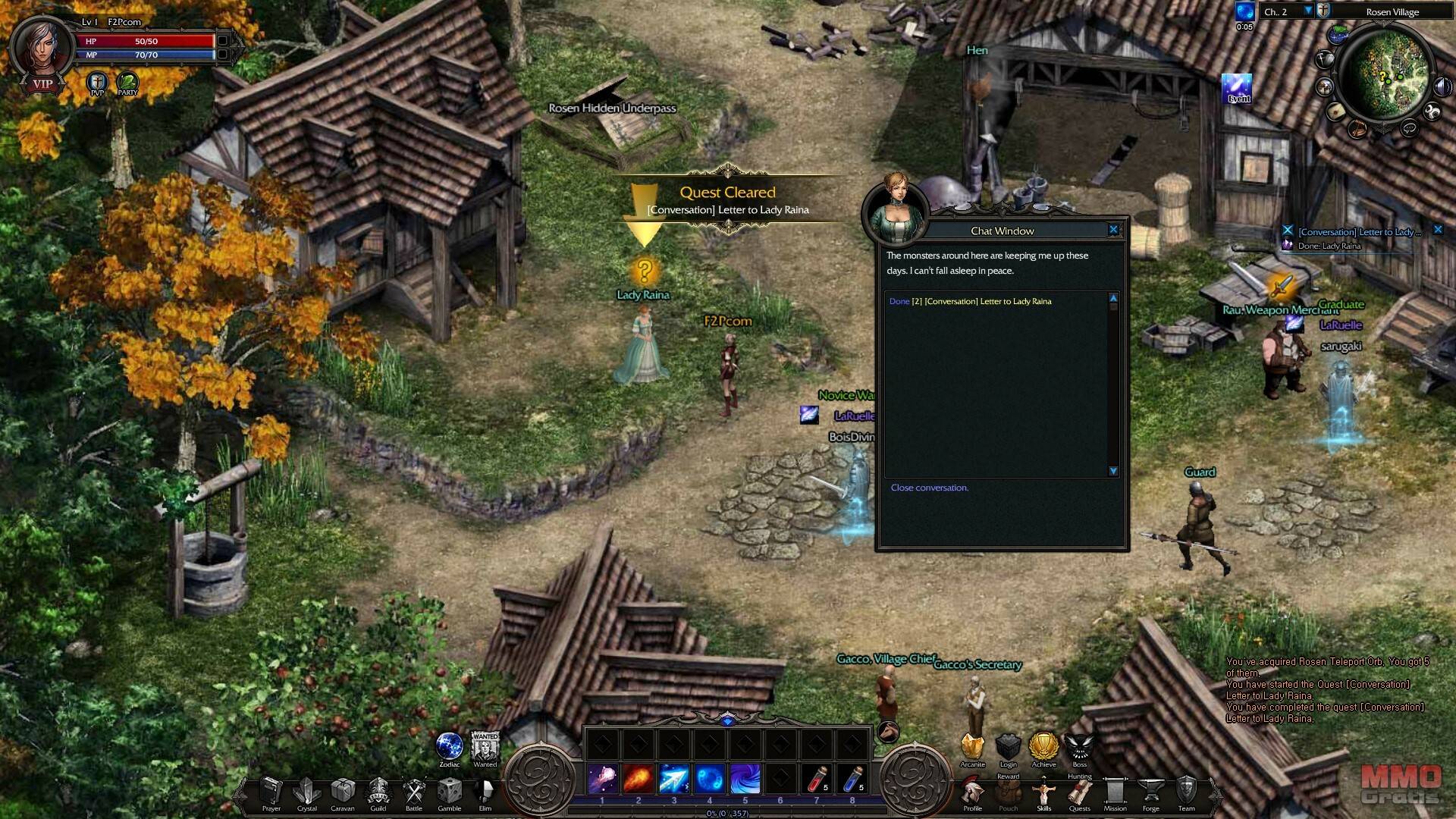Use the blue mana potion
This screenshot has height=819, width=1456.
(x=852, y=780)
